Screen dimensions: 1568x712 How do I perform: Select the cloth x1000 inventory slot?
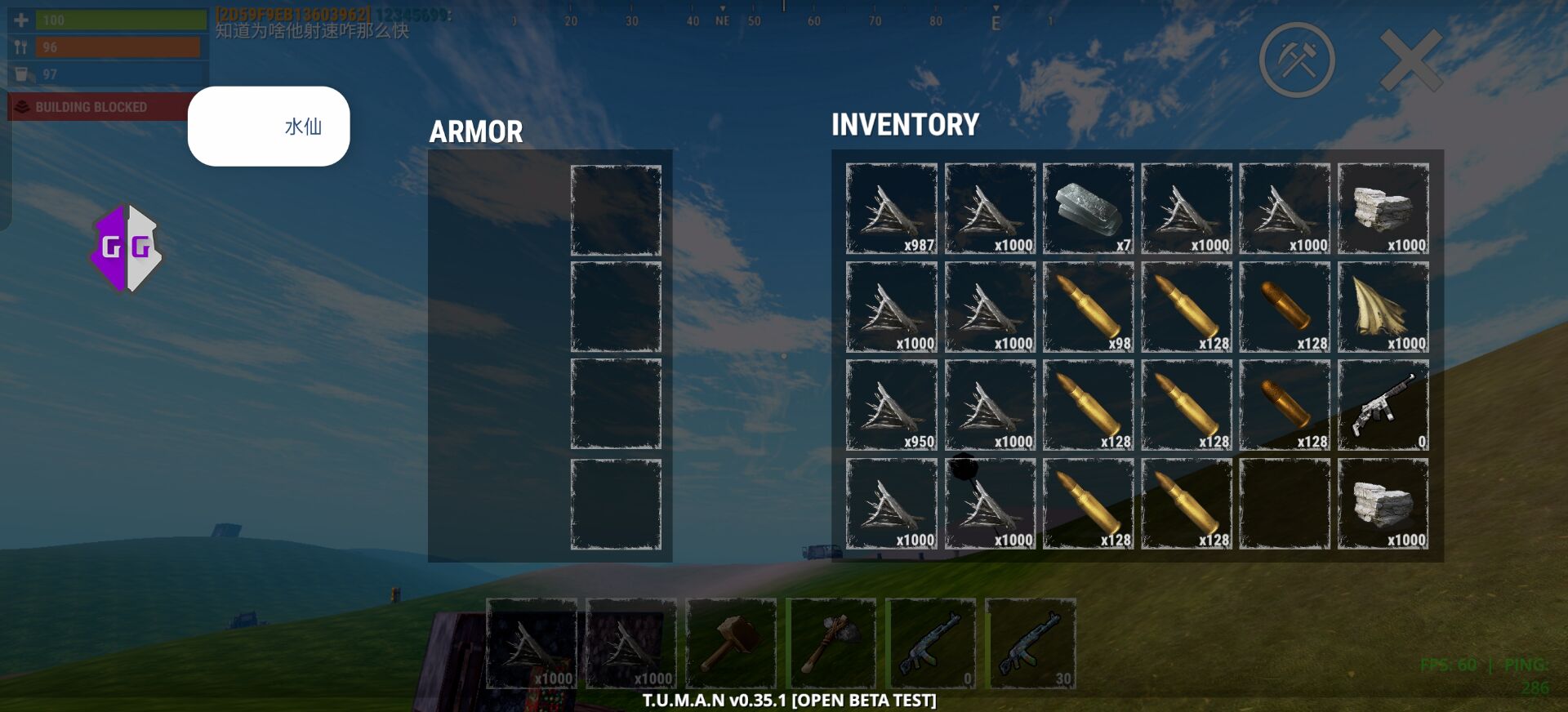pyautogui.click(x=1383, y=307)
